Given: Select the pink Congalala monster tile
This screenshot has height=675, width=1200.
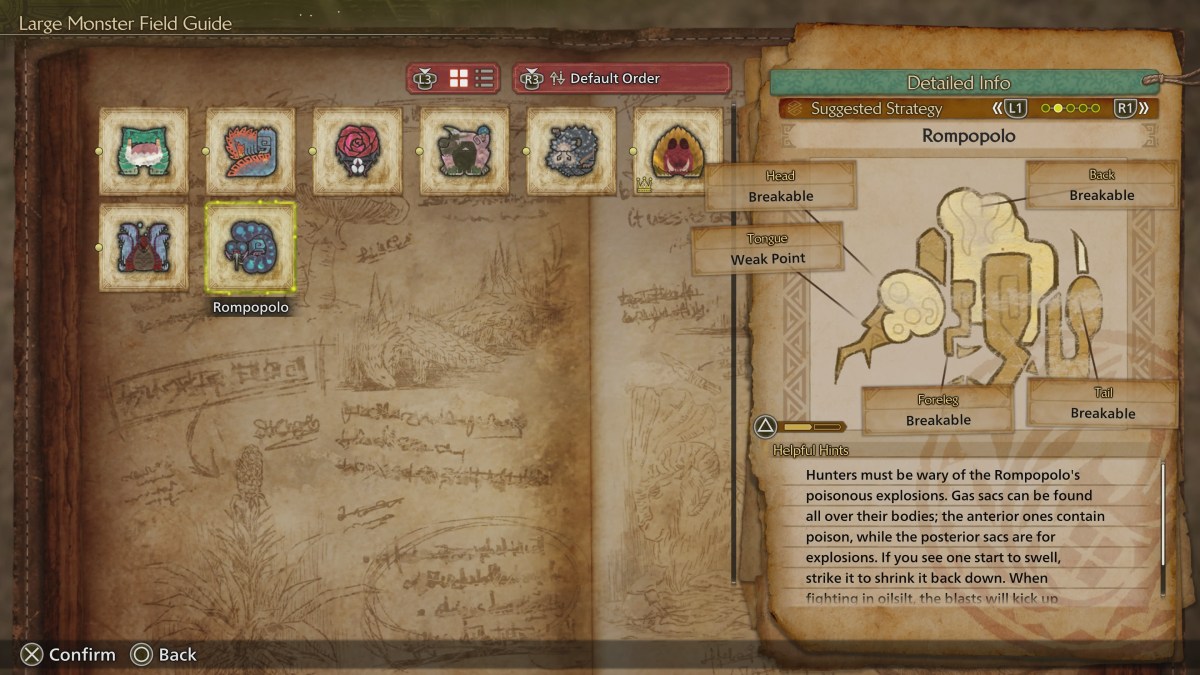Looking at the screenshot, I should tap(465, 151).
